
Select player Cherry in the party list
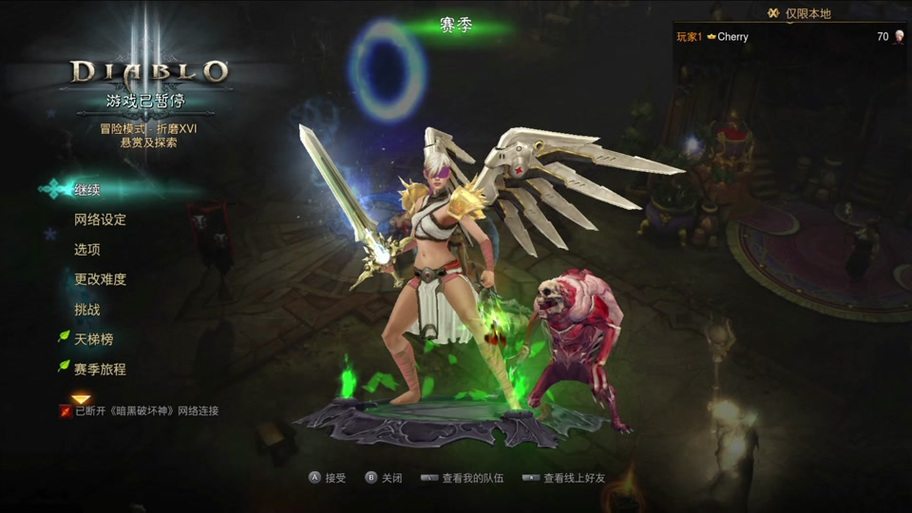click(x=732, y=37)
